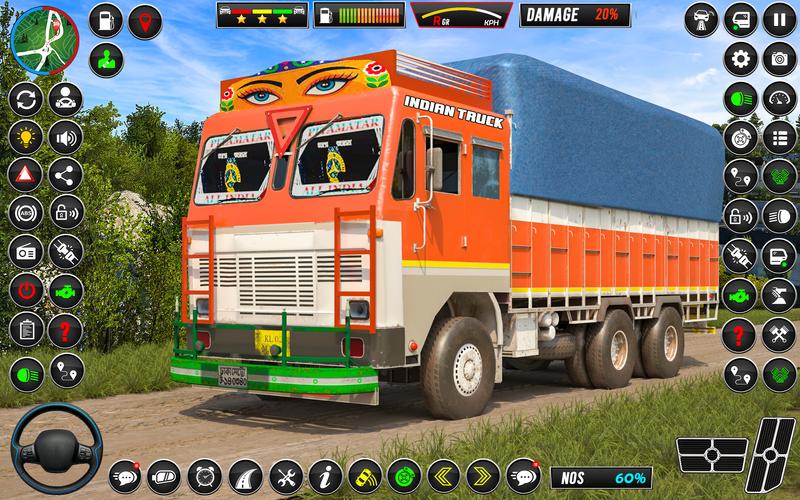Viewport: 800px width, 500px height.
Task: Take a screenshot with the camera icon
Action: (778, 59)
